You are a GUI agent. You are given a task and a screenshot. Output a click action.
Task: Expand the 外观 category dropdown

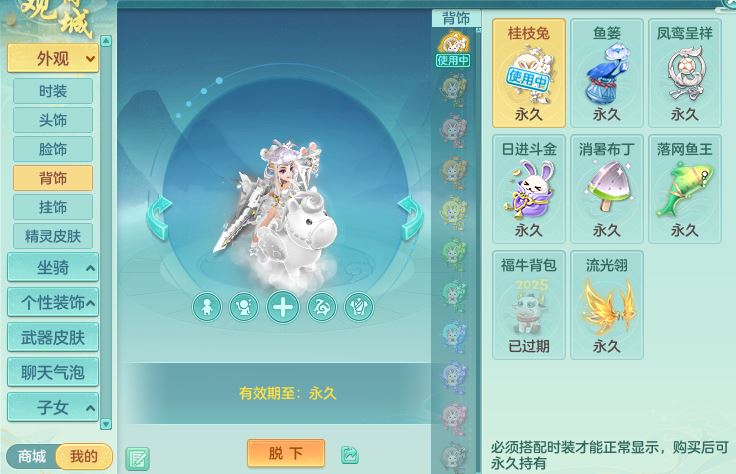click(x=53, y=58)
